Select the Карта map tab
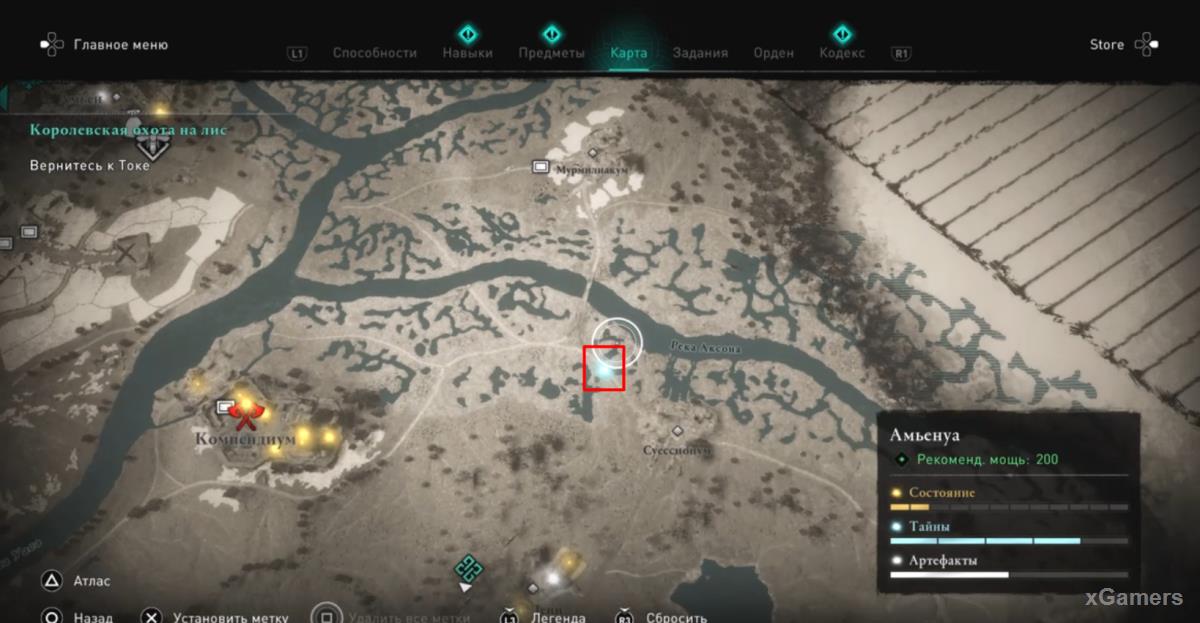Viewport: 1200px width, 623px height. pyautogui.click(x=629, y=53)
